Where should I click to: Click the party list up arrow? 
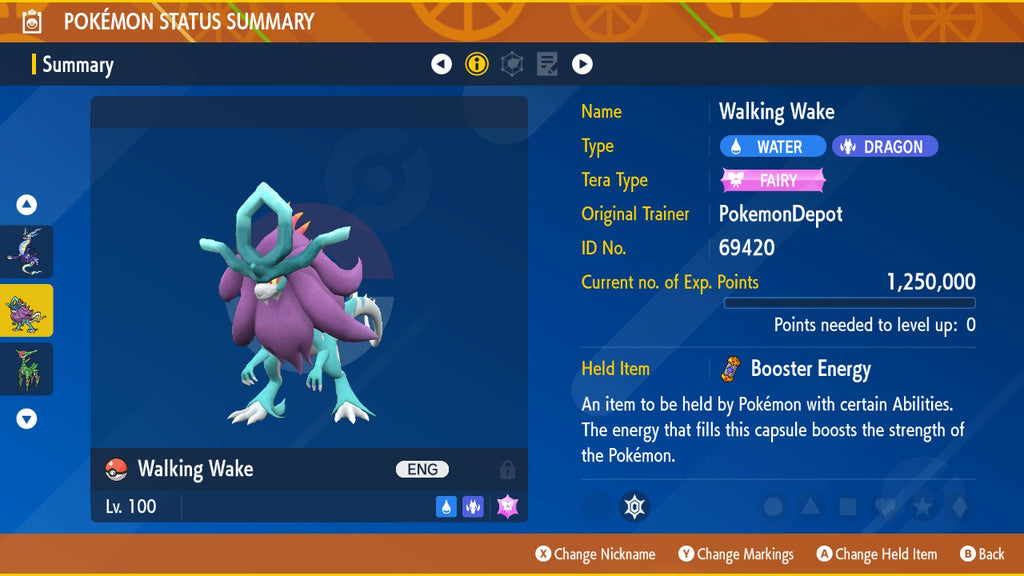pos(27,205)
